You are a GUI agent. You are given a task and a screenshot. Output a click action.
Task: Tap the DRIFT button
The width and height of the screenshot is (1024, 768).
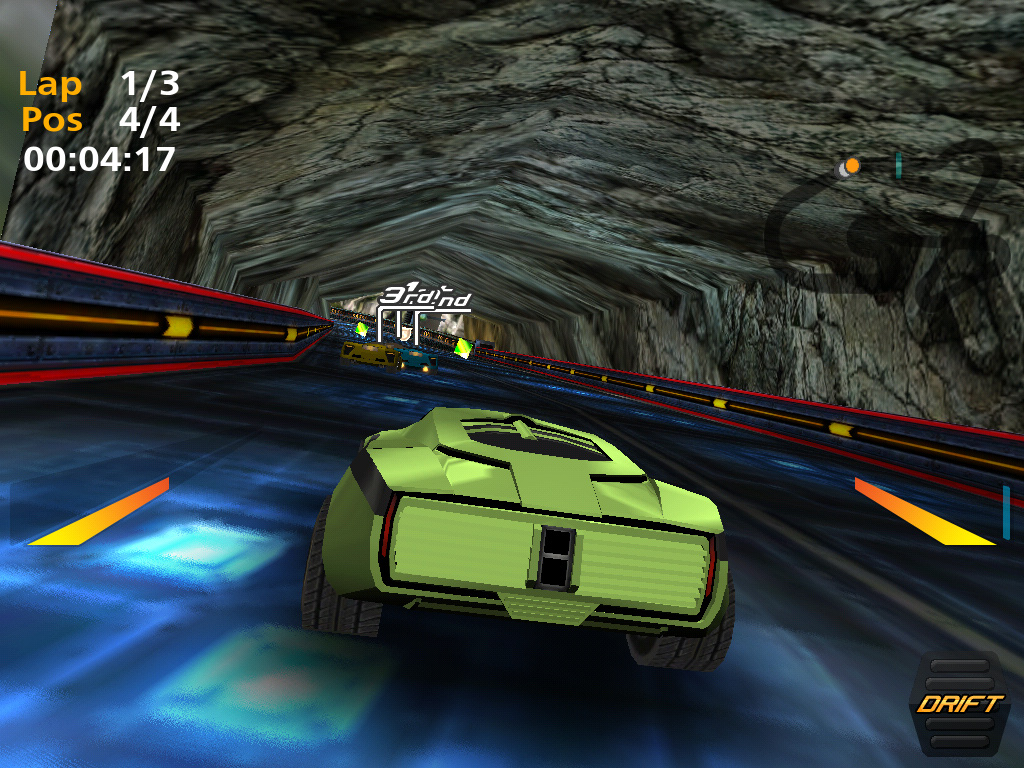point(959,703)
